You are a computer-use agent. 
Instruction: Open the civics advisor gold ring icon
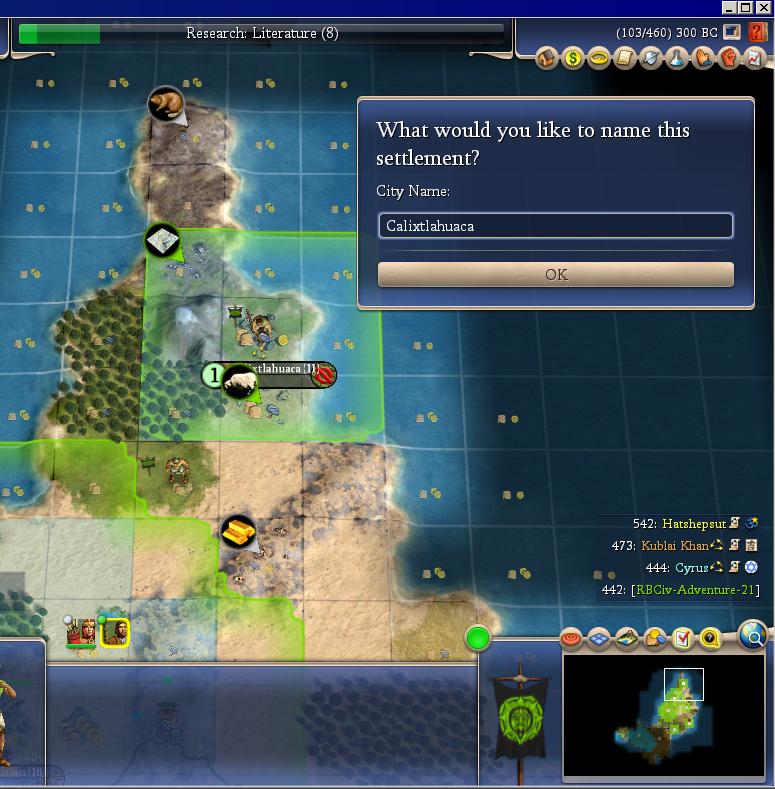coord(599,58)
